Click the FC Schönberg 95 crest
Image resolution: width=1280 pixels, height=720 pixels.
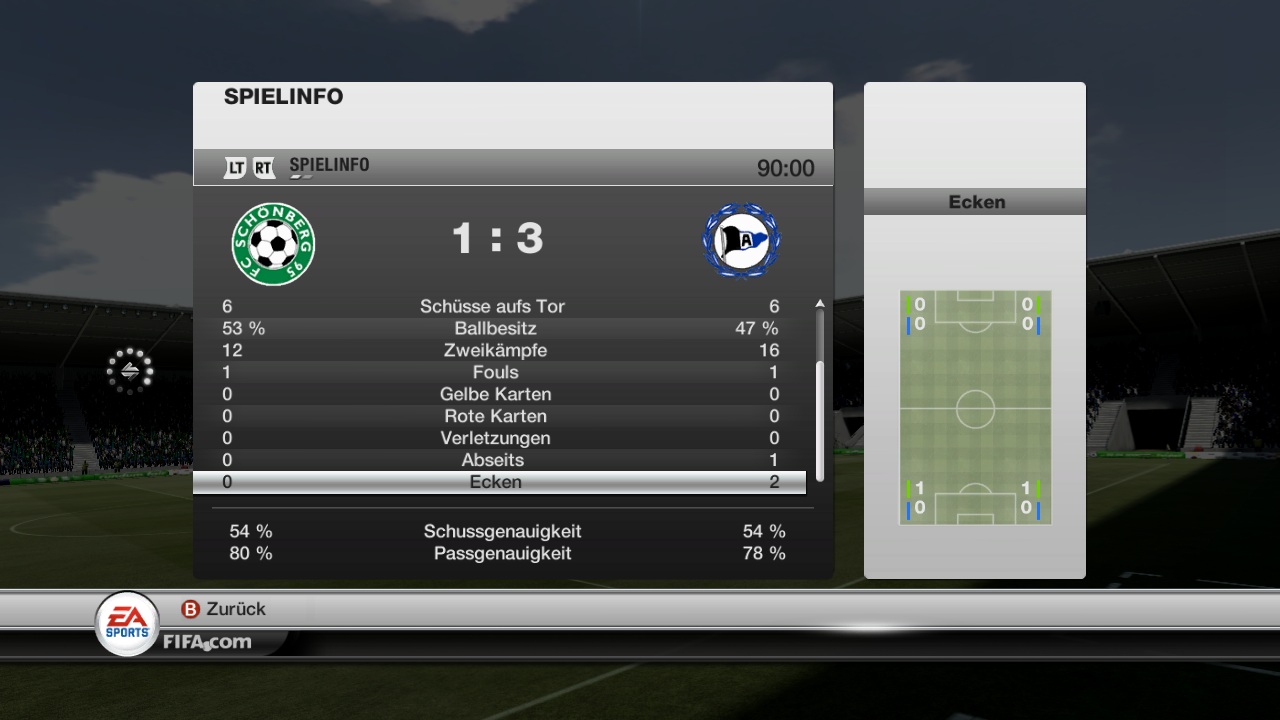pyautogui.click(x=273, y=243)
